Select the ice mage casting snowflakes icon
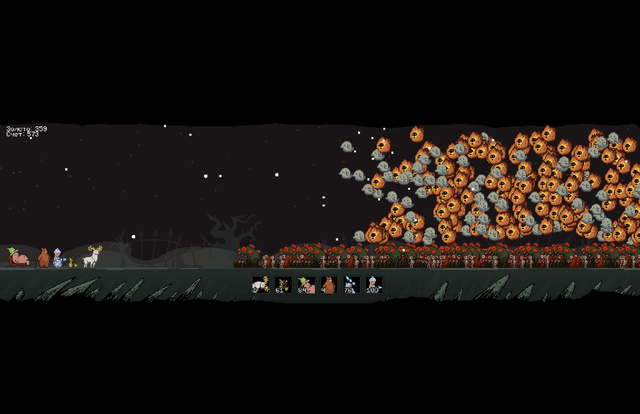This screenshot has height=414, width=640. (x=351, y=285)
